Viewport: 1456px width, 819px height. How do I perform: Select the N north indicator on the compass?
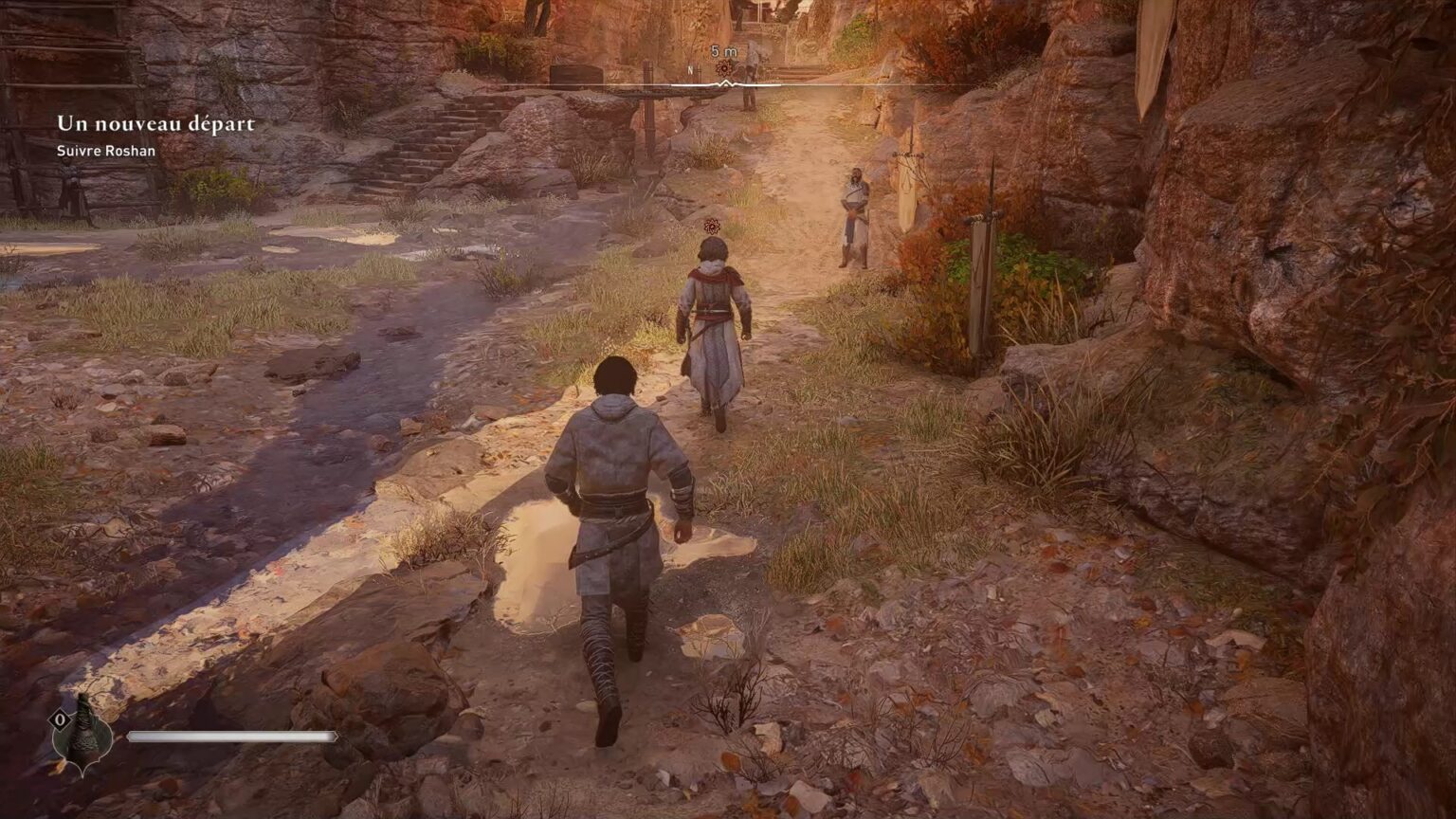coord(689,68)
